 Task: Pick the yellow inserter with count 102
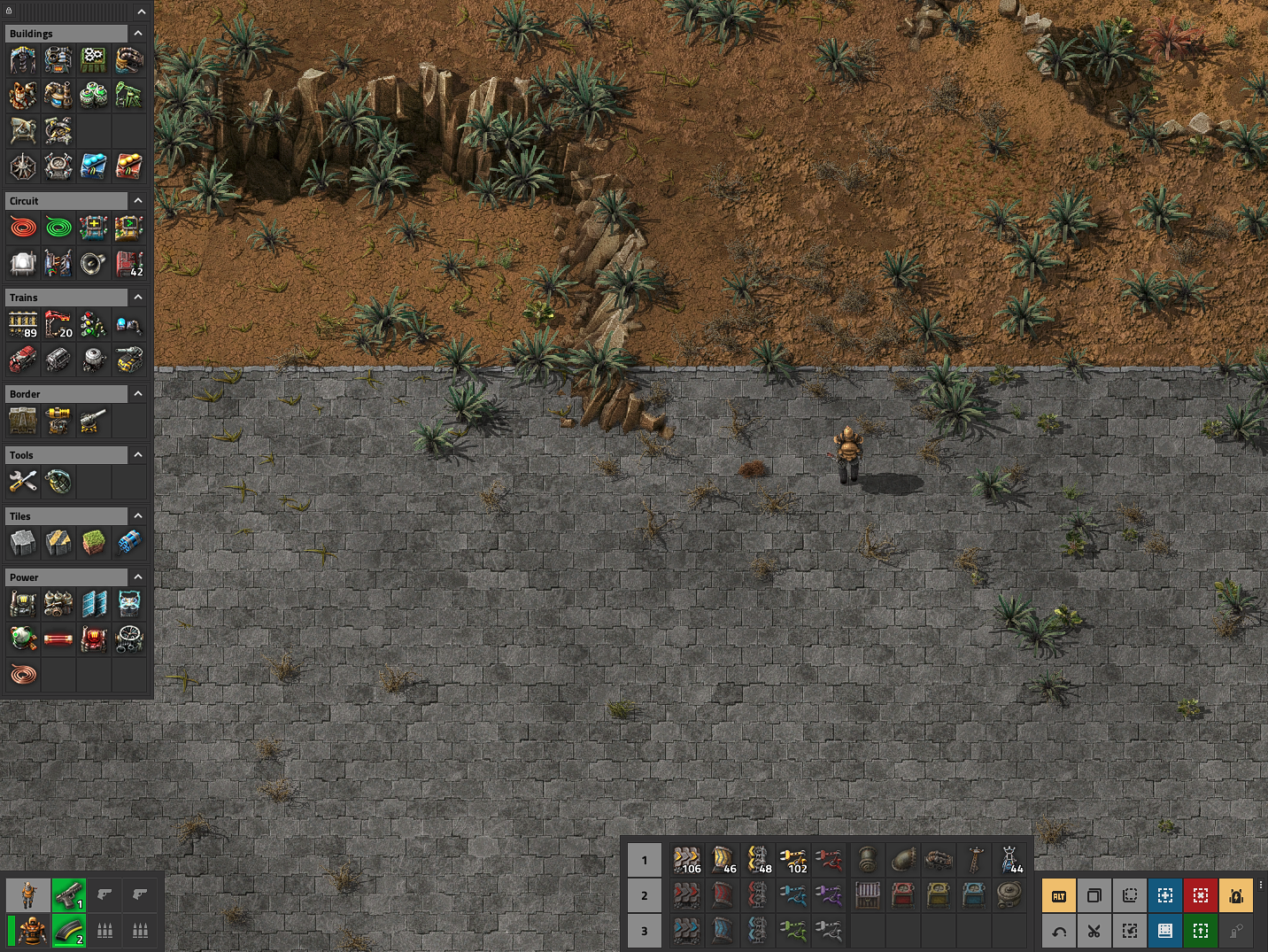tap(792, 860)
